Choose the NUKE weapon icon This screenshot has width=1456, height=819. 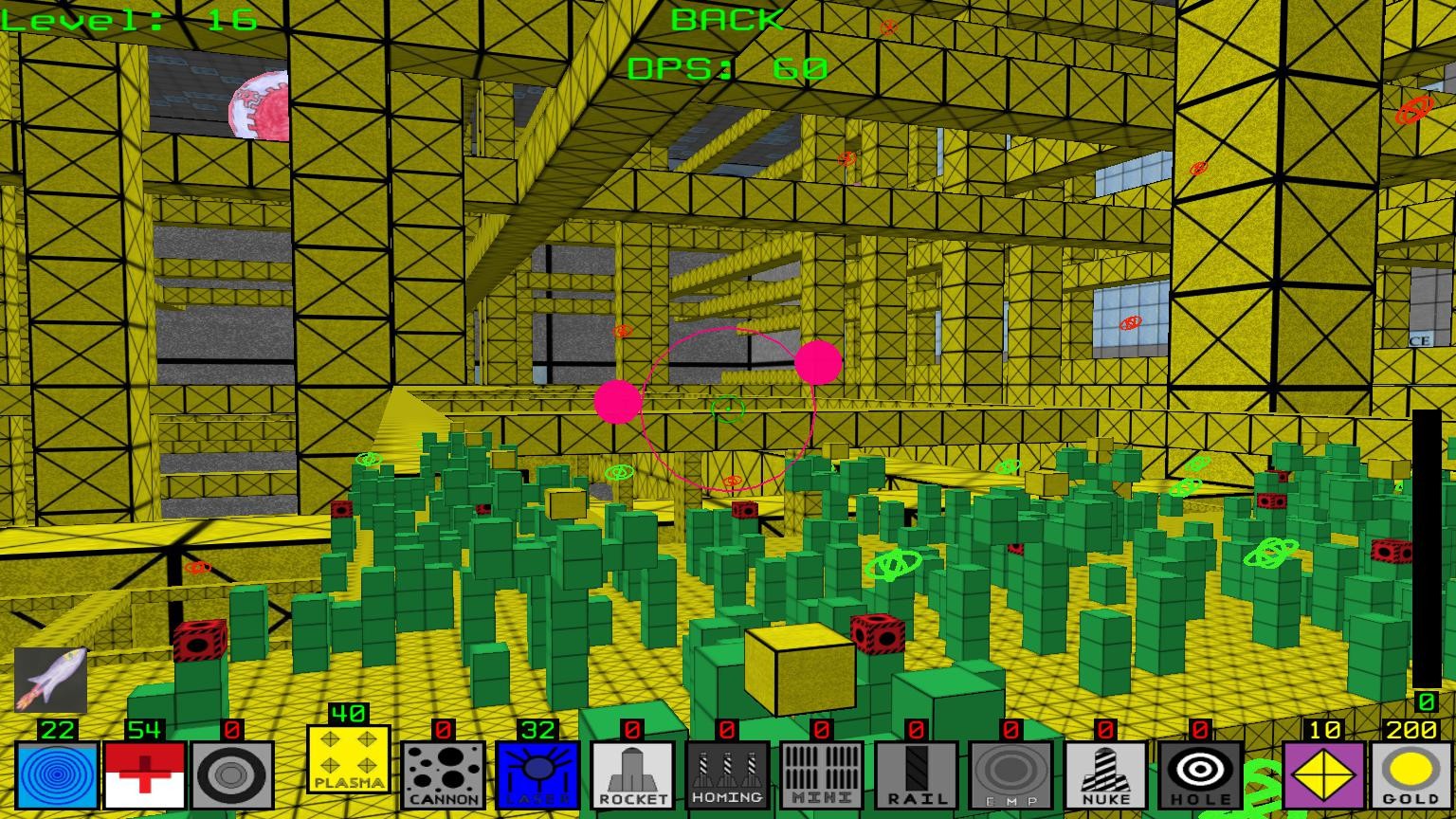tap(1107, 775)
